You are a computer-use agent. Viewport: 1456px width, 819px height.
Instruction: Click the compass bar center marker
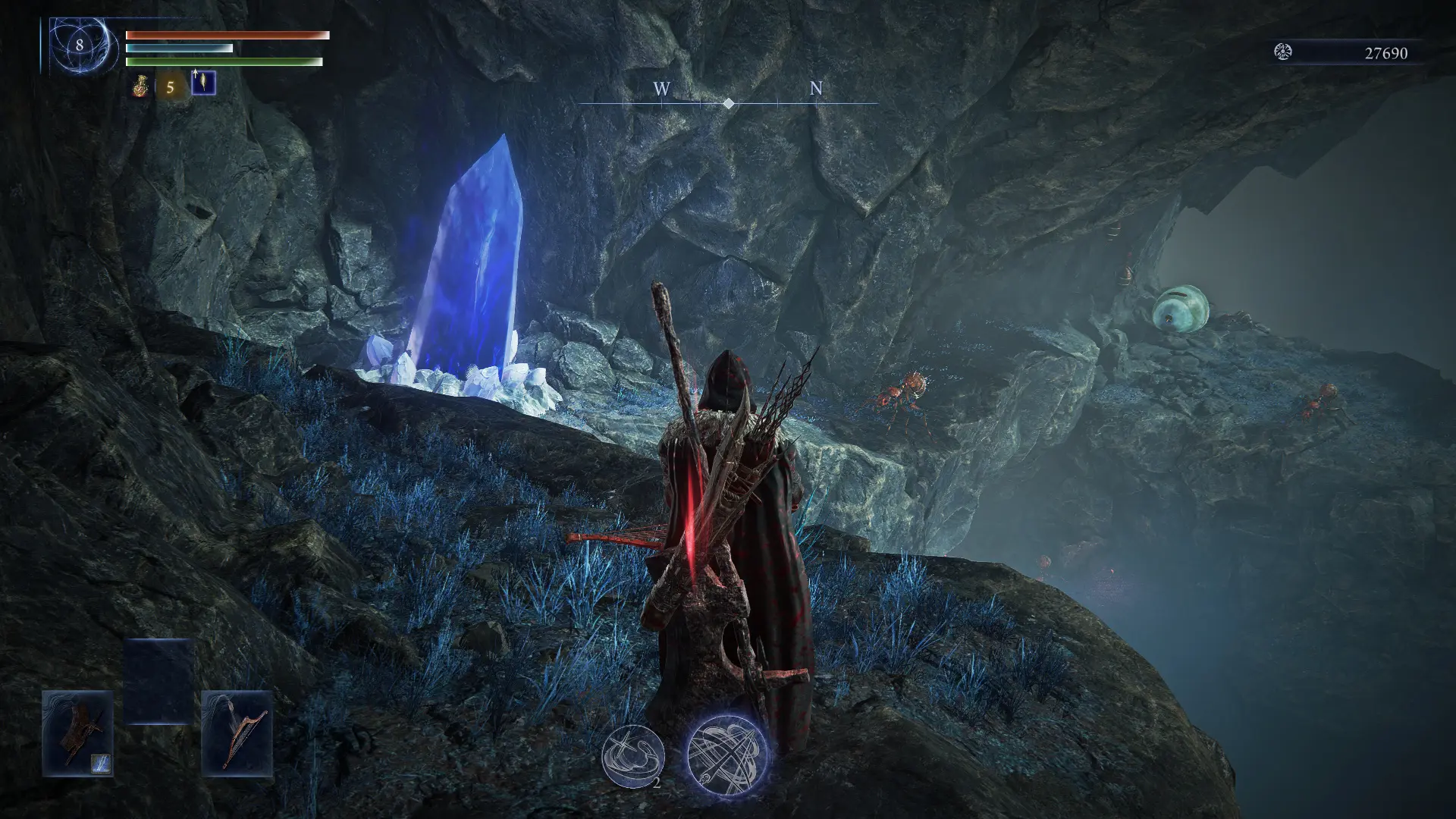(x=728, y=103)
